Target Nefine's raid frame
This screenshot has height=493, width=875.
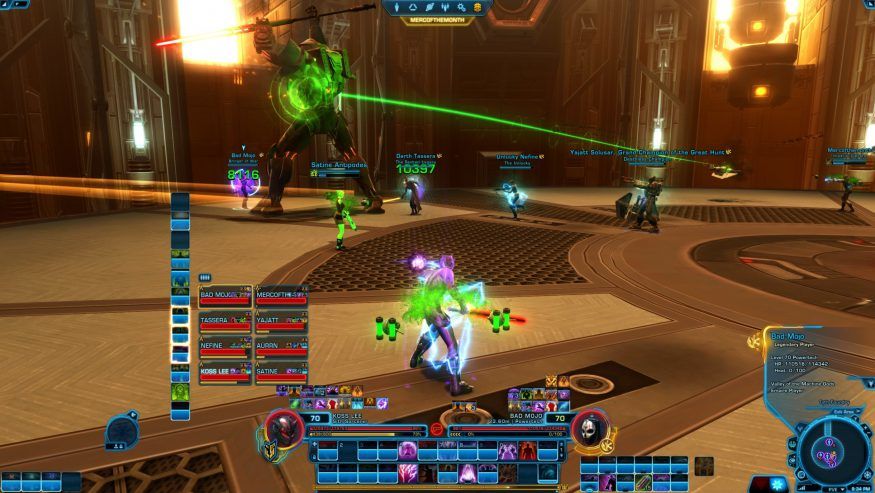(x=225, y=348)
